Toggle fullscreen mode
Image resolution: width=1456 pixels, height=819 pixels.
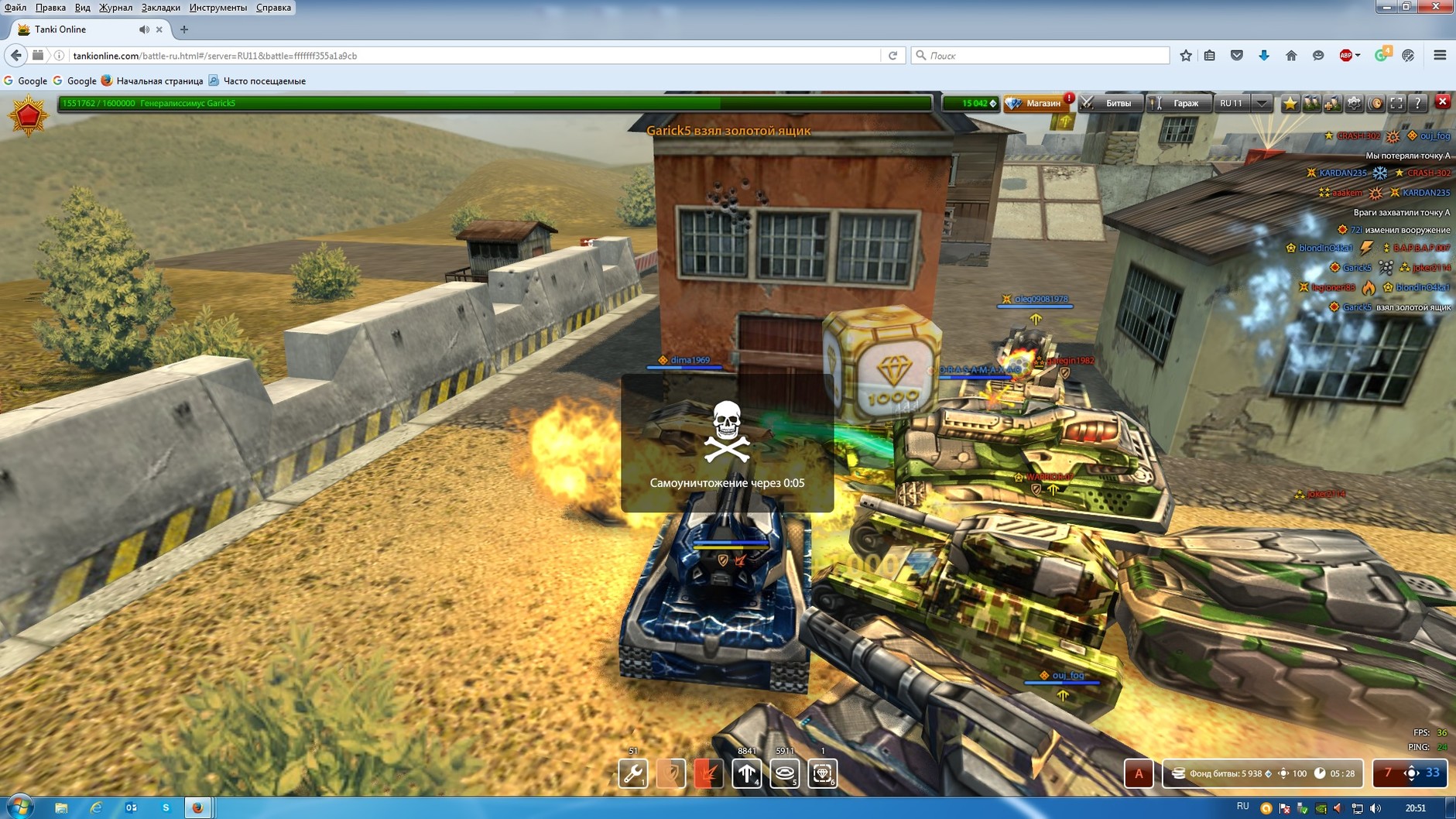point(1396,103)
